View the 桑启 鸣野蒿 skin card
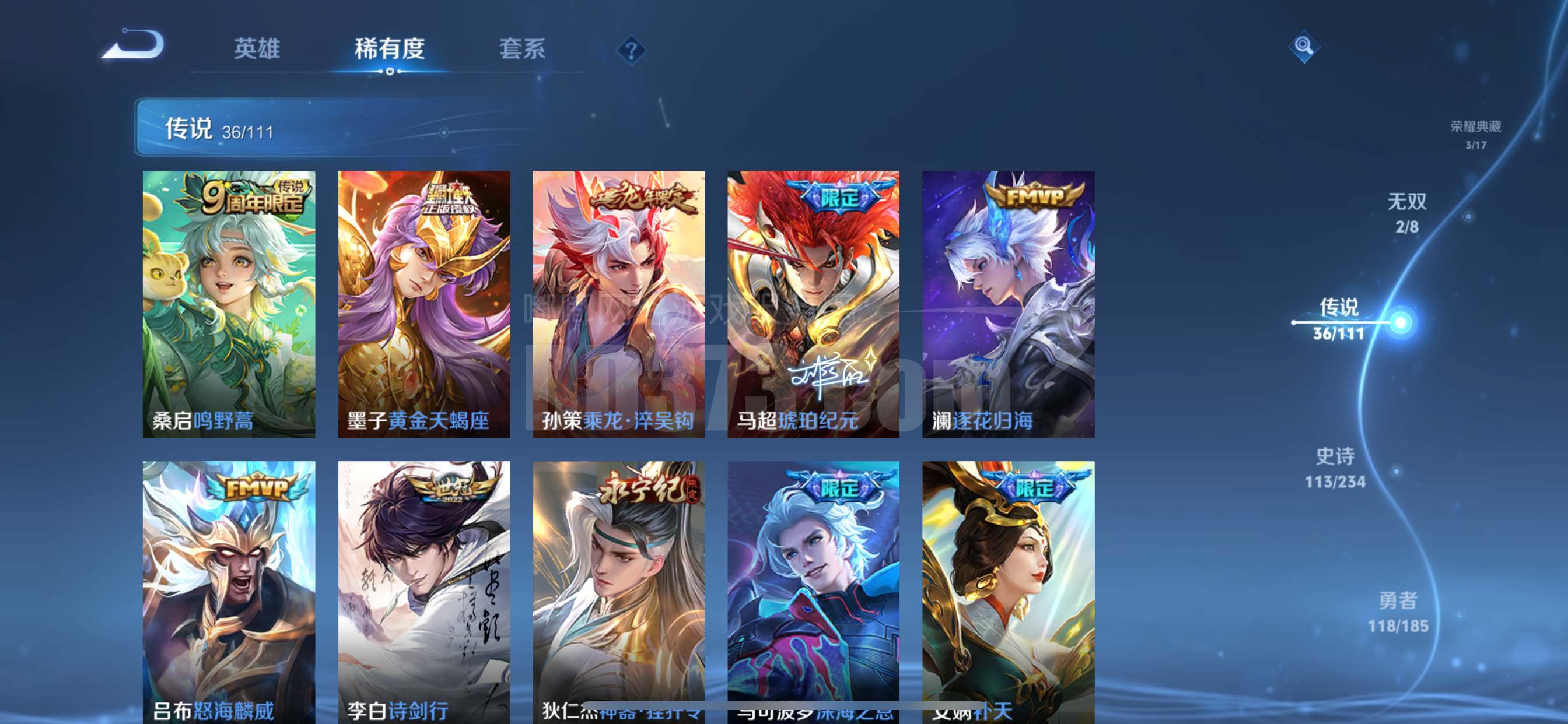The width and height of the screenshot is (1568, 724). tap(229, 304)
